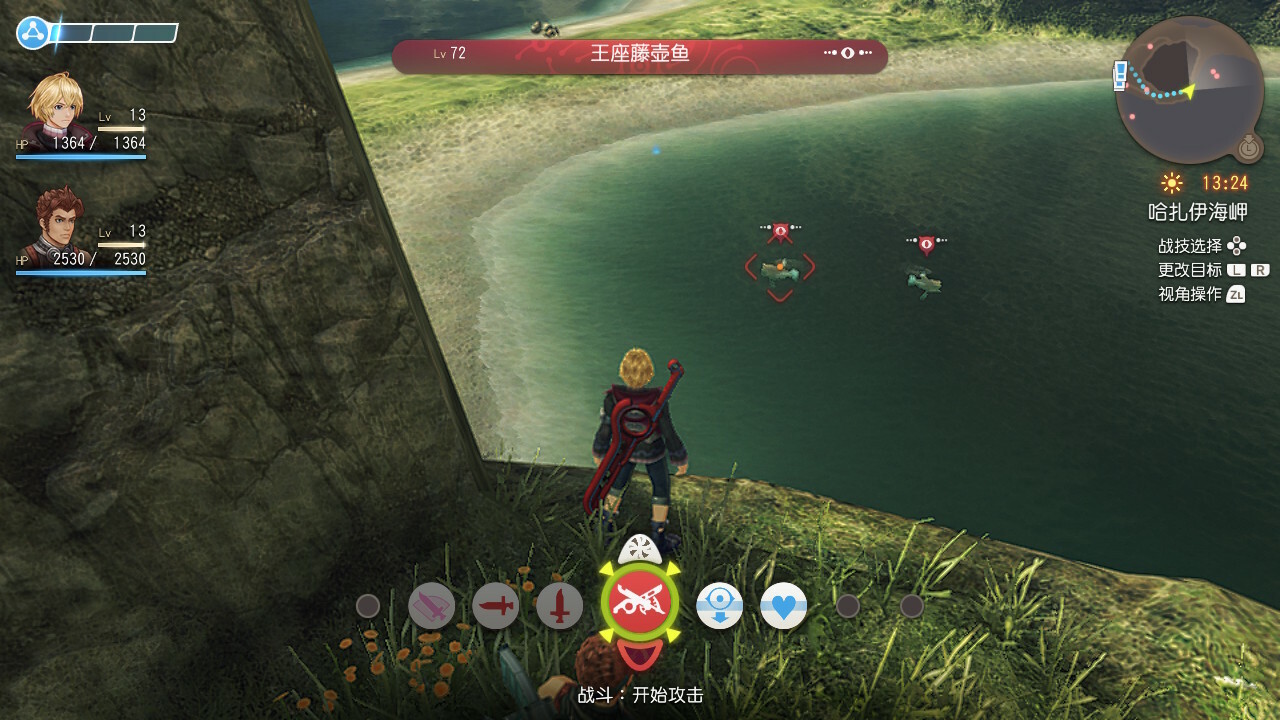Click the red open-mouth icon below attack
The height and width of the screenshot is (720, 1280).
click(x=640, y=656)
